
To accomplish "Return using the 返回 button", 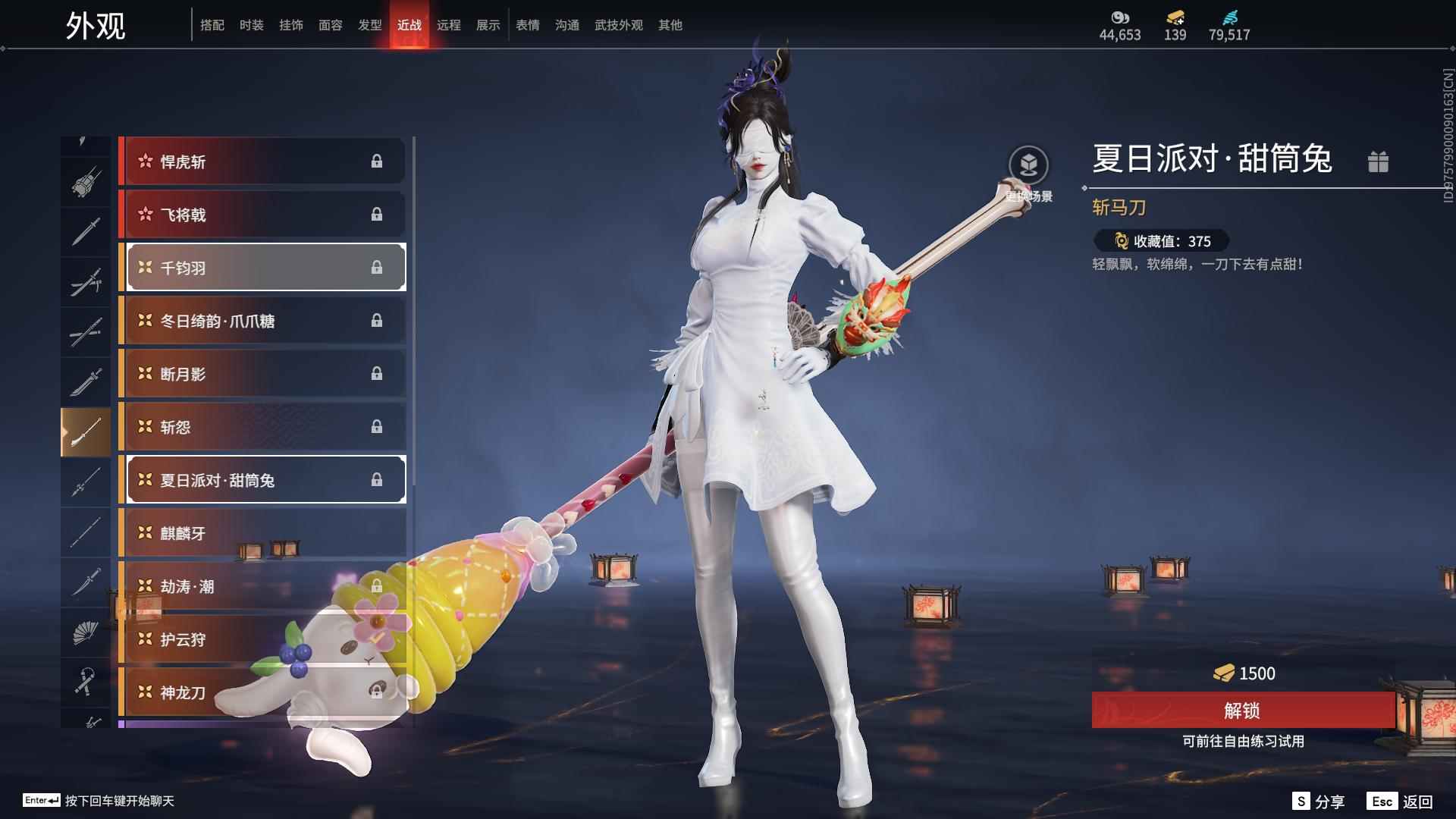I will click(1401, 802).
